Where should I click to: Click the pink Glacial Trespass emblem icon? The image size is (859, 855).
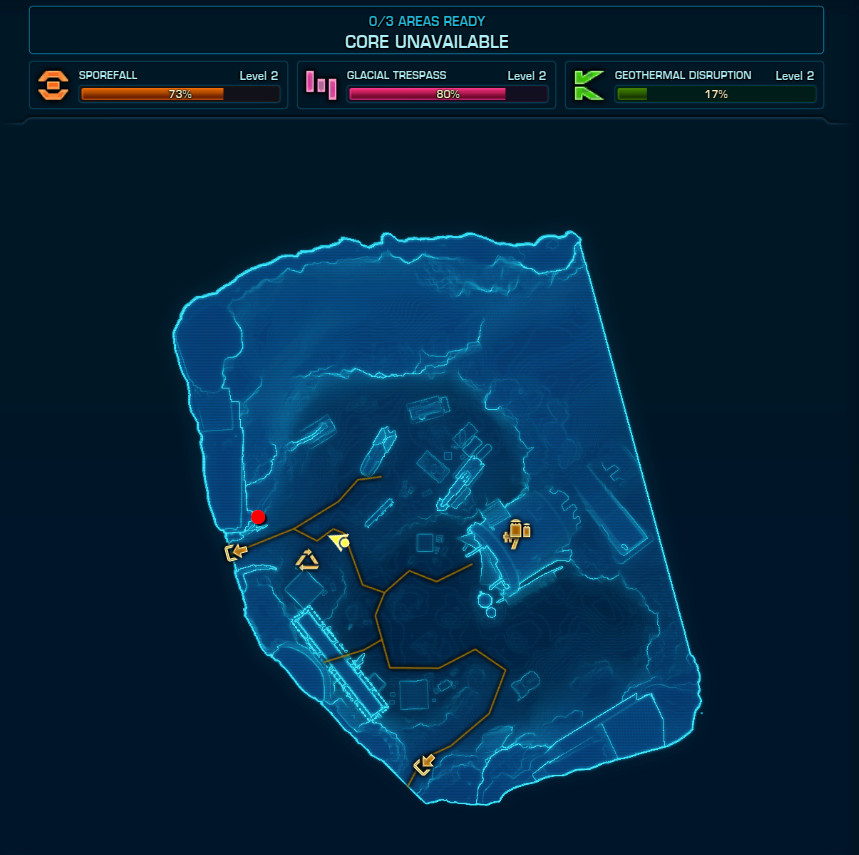click(x=321, y=85)
